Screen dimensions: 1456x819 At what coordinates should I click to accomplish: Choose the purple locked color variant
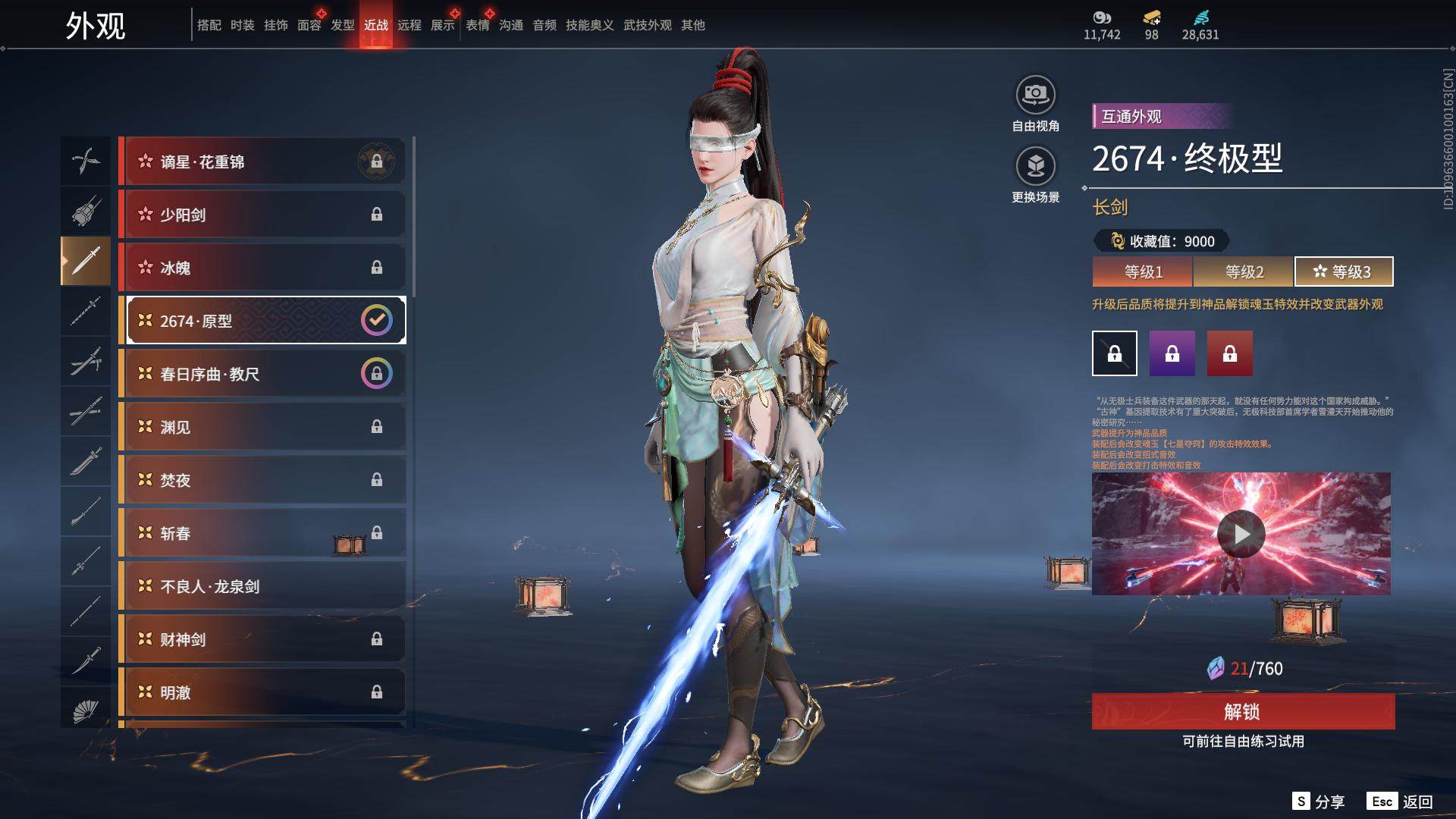(x=1172, y=353)
